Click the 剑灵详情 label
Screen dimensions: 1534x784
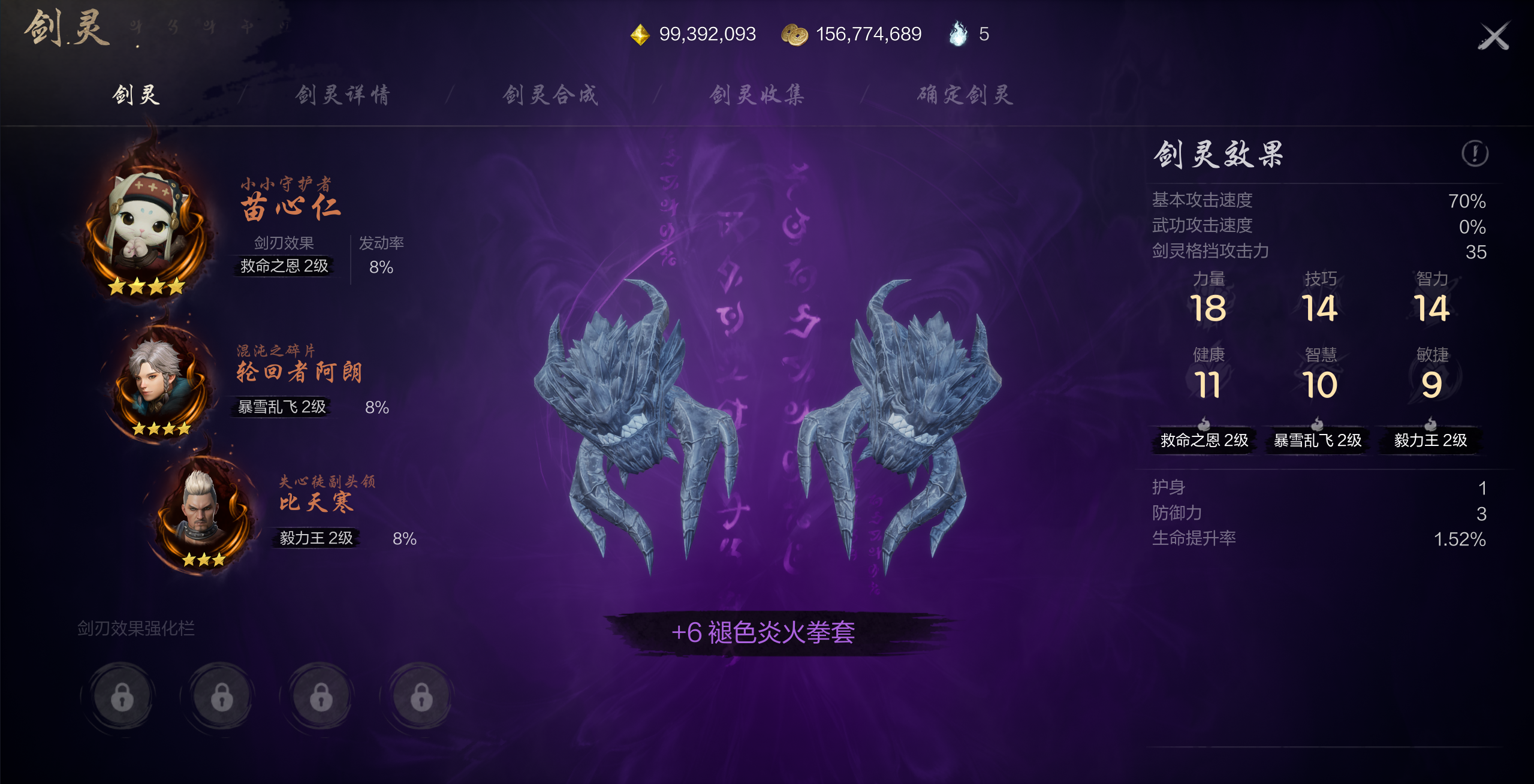click(x=343, y=95)
